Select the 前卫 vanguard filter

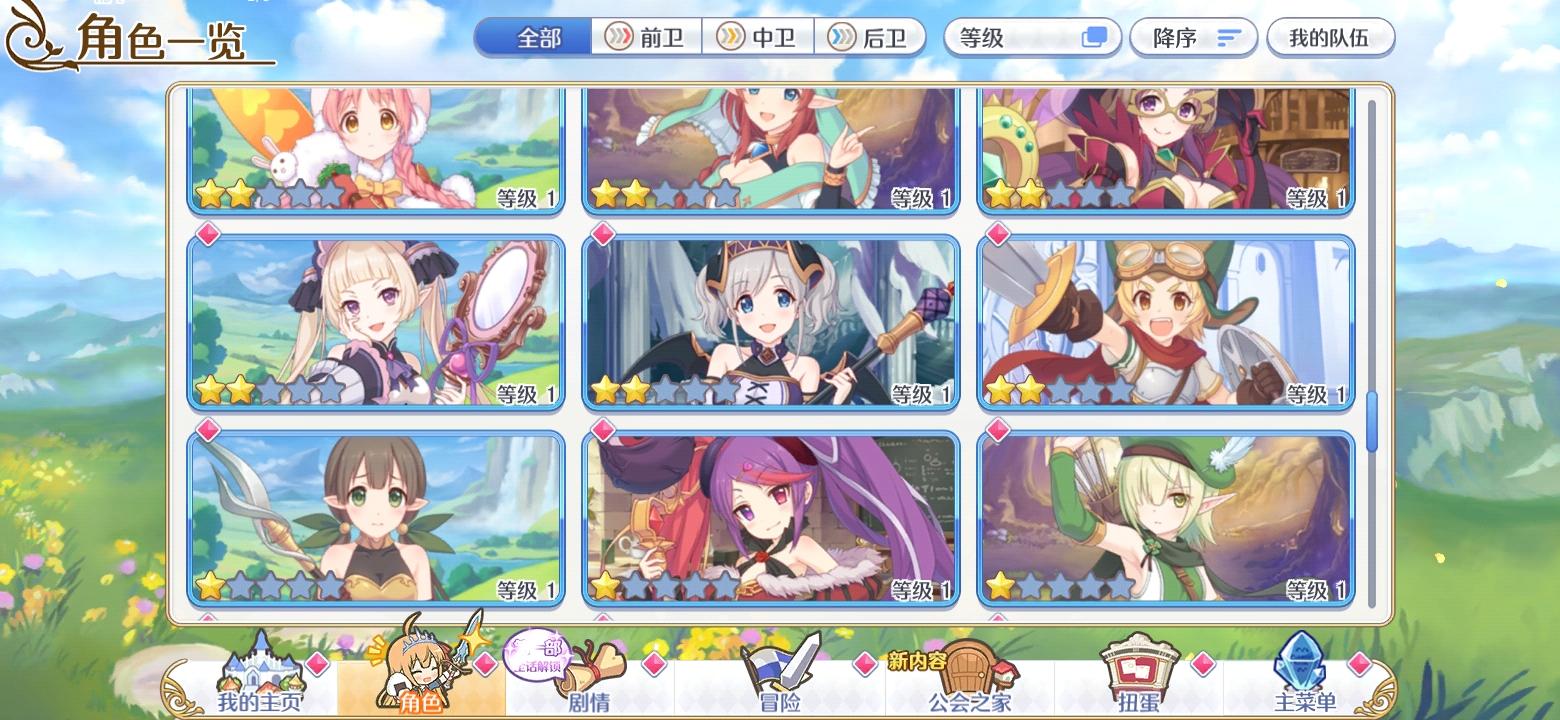click(645, 37)
